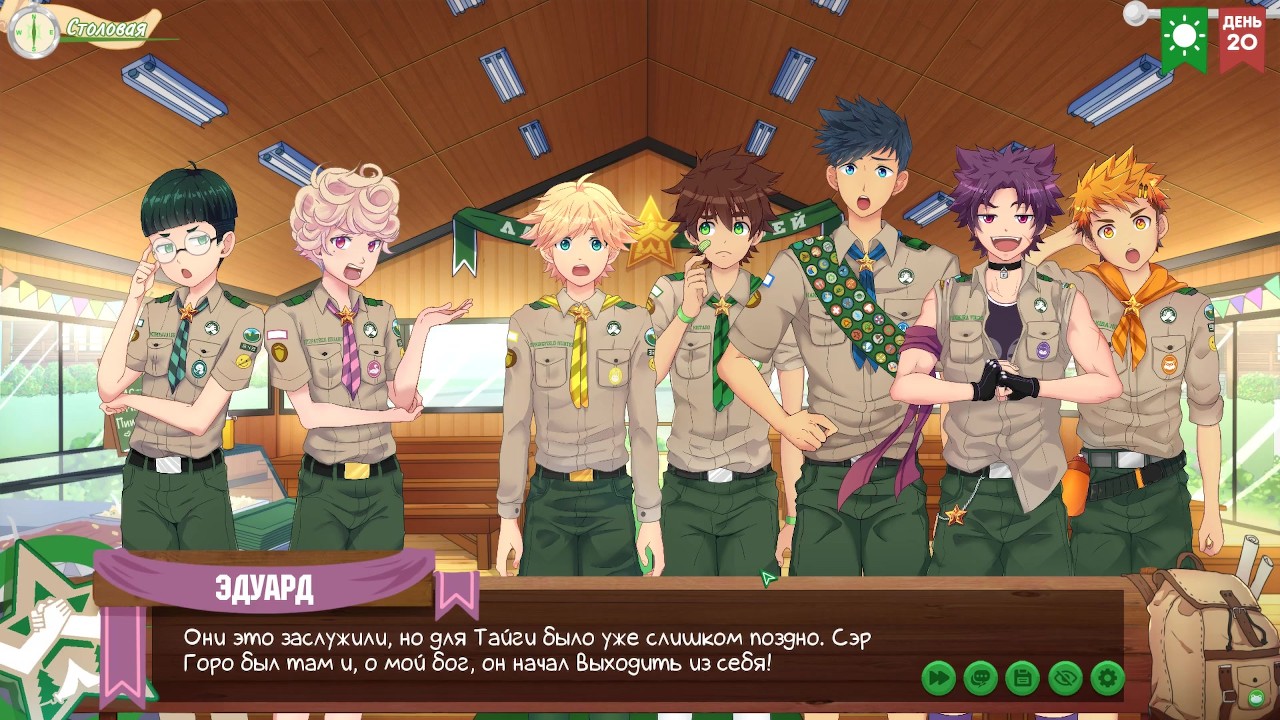
Task: Open settings with the gear icon
Action: coord(1107,679)
